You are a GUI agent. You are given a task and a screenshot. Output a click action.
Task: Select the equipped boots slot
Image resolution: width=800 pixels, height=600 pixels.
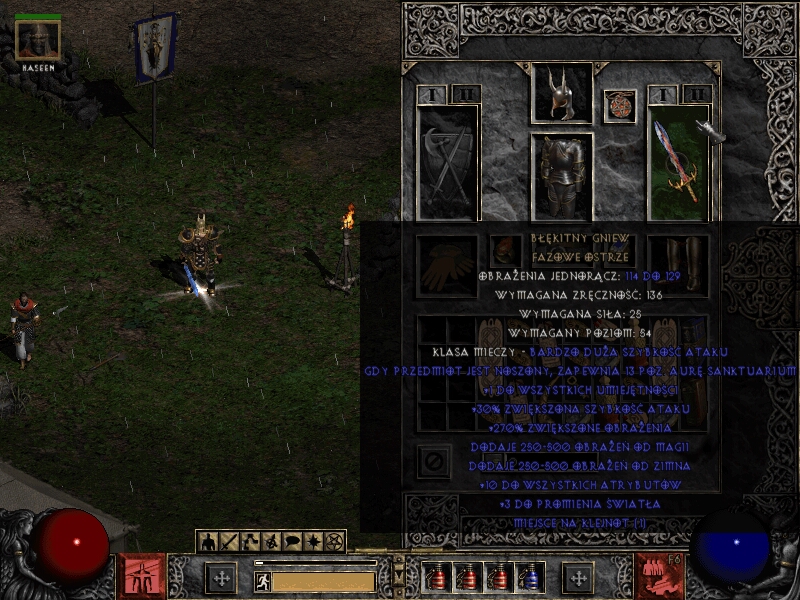tap(677, 262)
